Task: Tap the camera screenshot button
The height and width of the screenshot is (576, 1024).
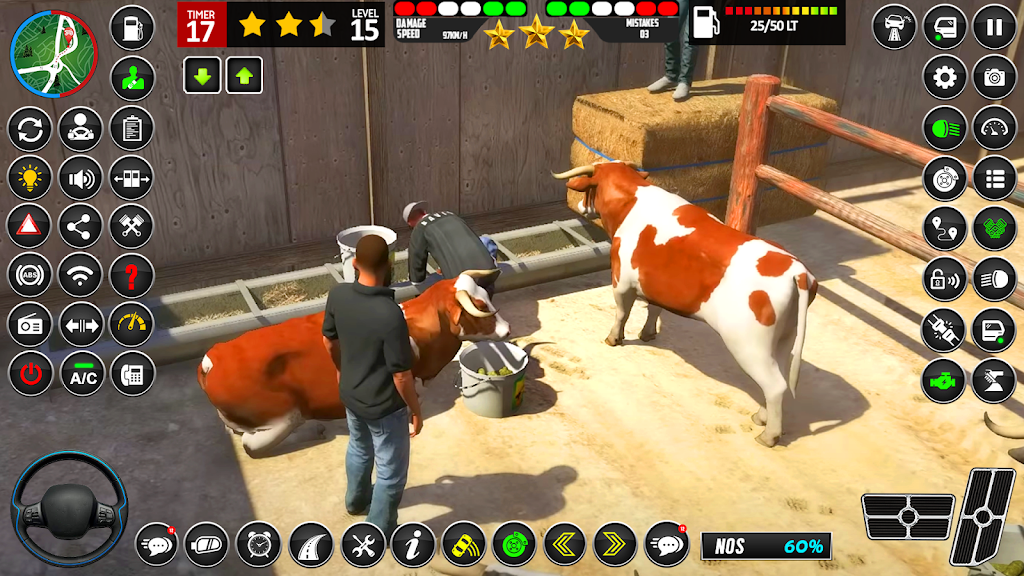Action: [x=994, y=77]
